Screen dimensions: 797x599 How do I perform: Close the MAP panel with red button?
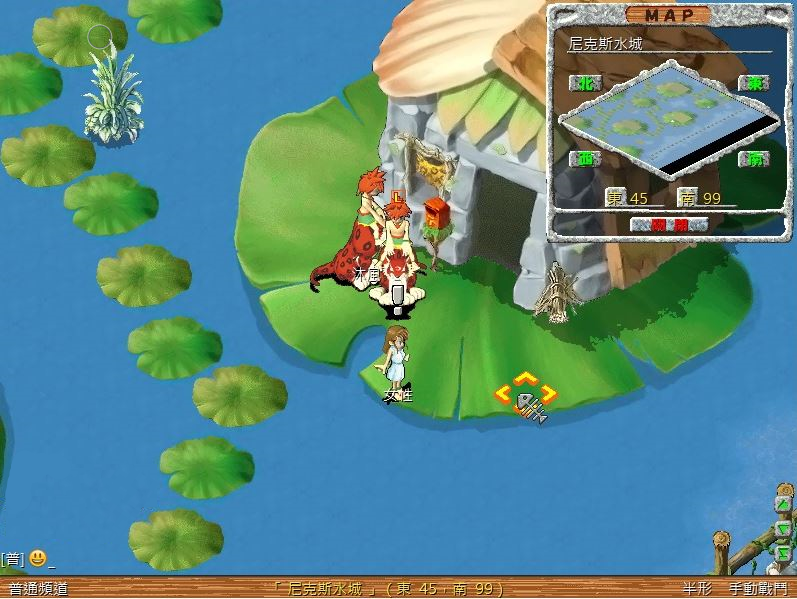coord(671,225)
